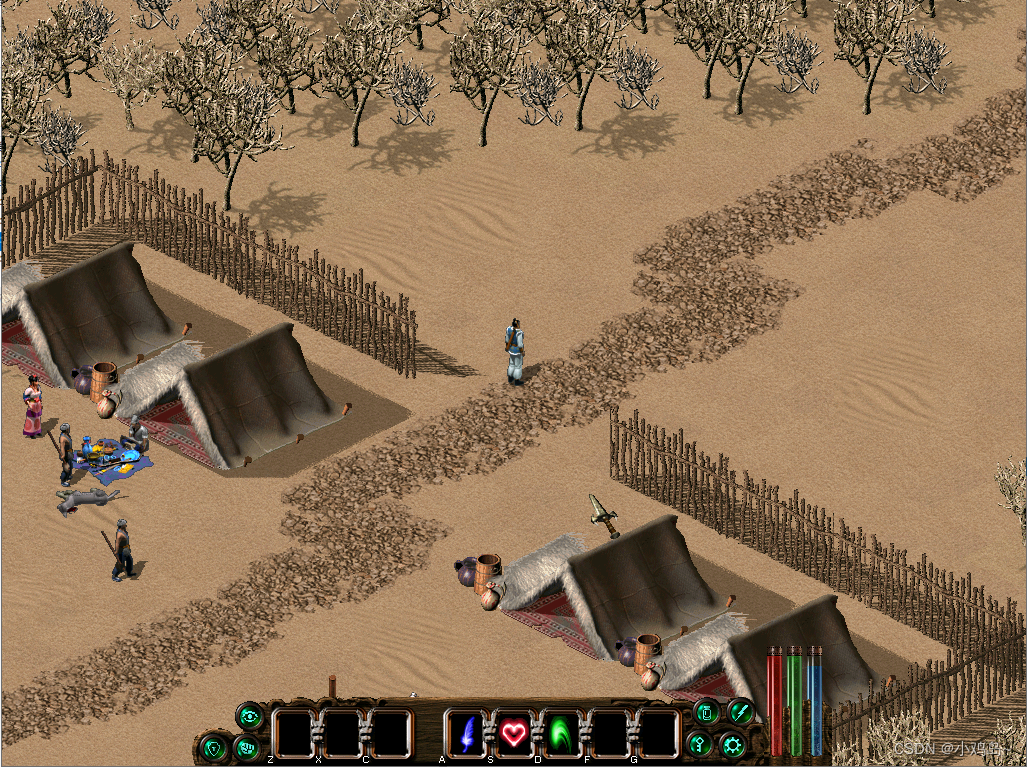Click the key icon button
Viewport: 1027px width, 767px height.
(701, 744)
